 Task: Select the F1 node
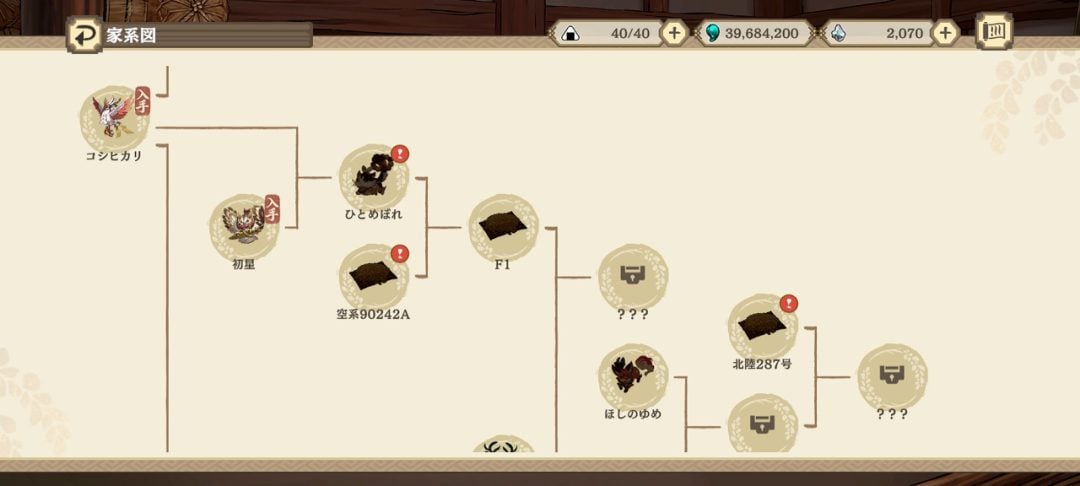click(x=503, y=229)
